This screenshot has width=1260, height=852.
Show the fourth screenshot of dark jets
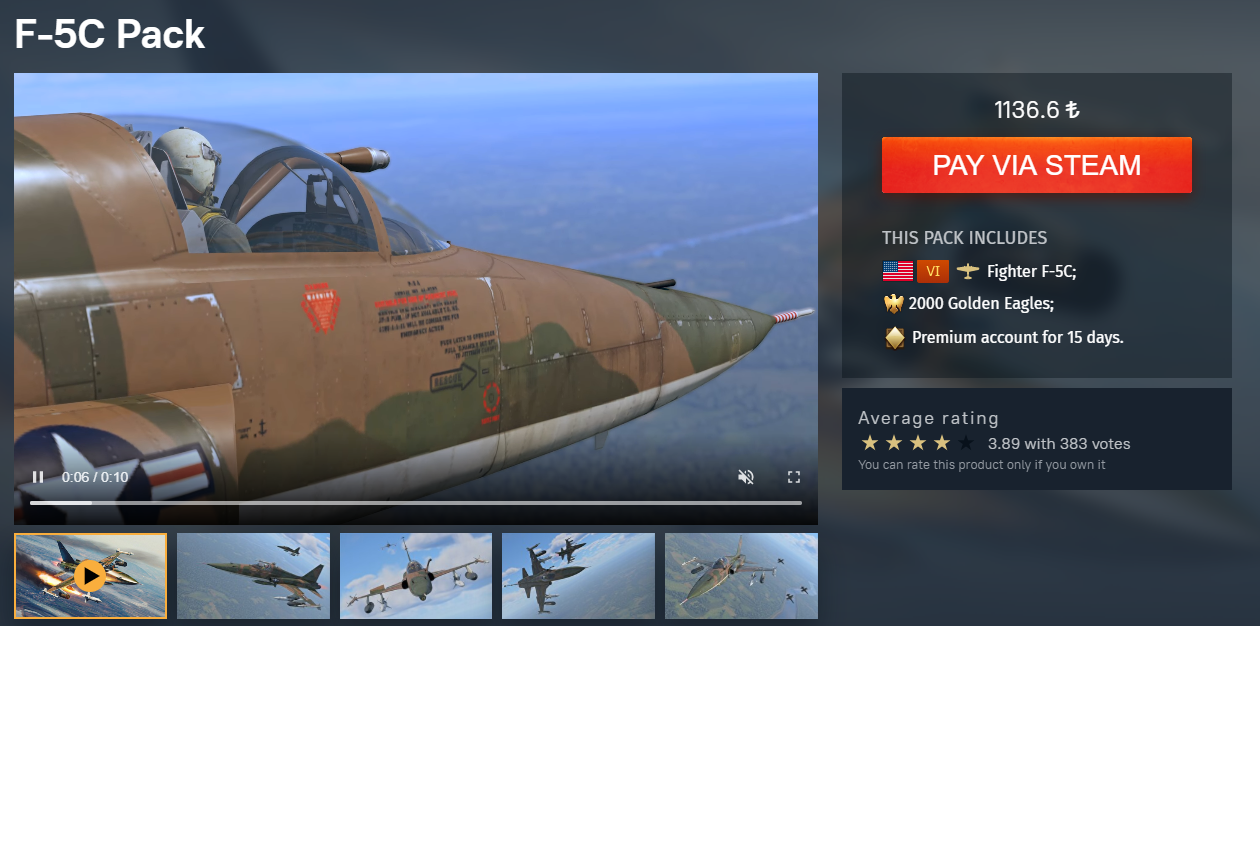pos(578,576)
